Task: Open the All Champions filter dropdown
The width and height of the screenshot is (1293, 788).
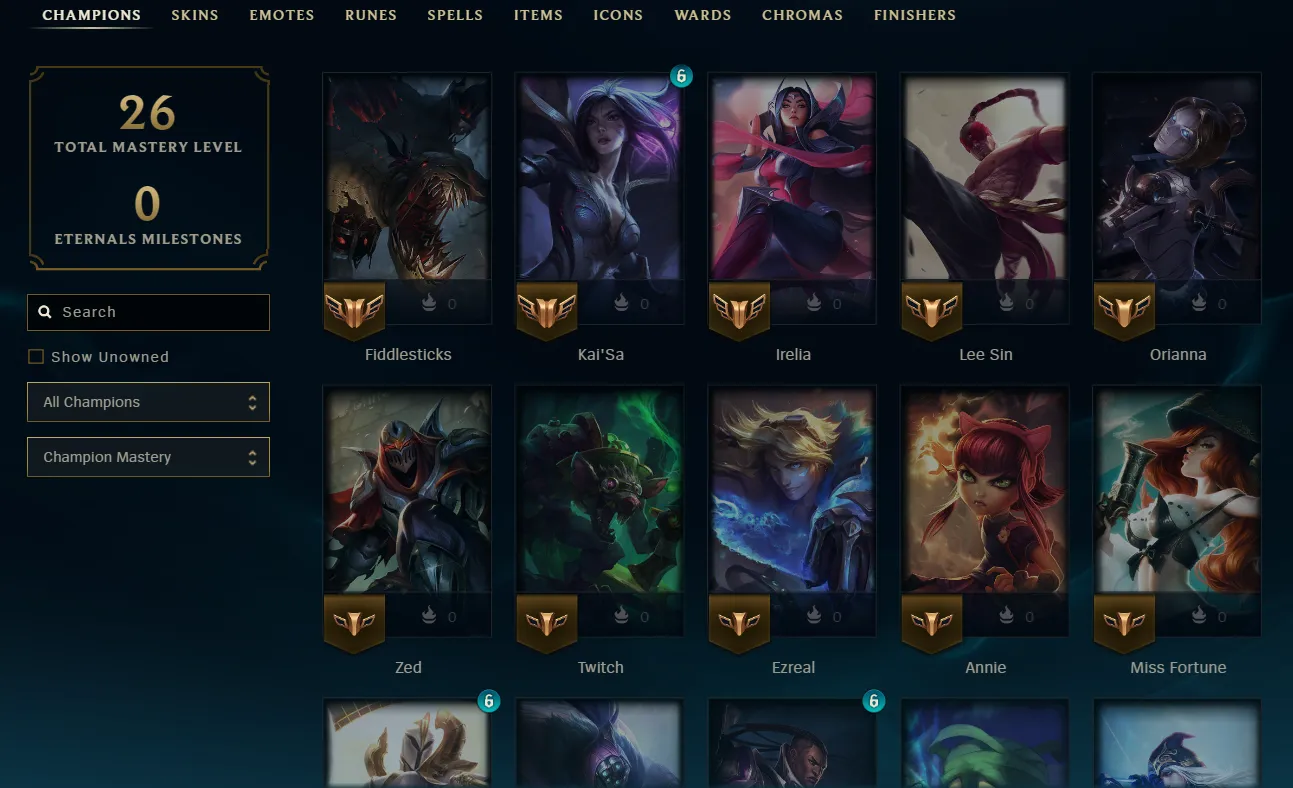Action: click(148, 401)
